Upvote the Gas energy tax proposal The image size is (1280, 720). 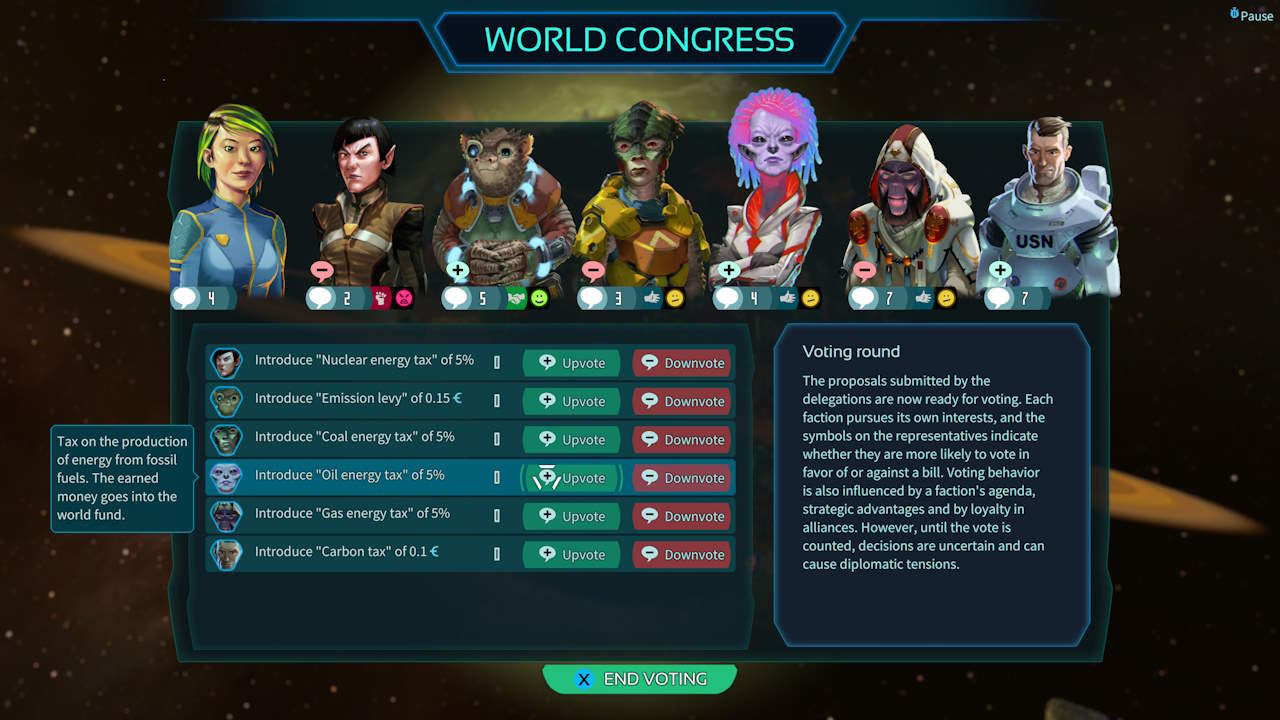pos(571,516)
